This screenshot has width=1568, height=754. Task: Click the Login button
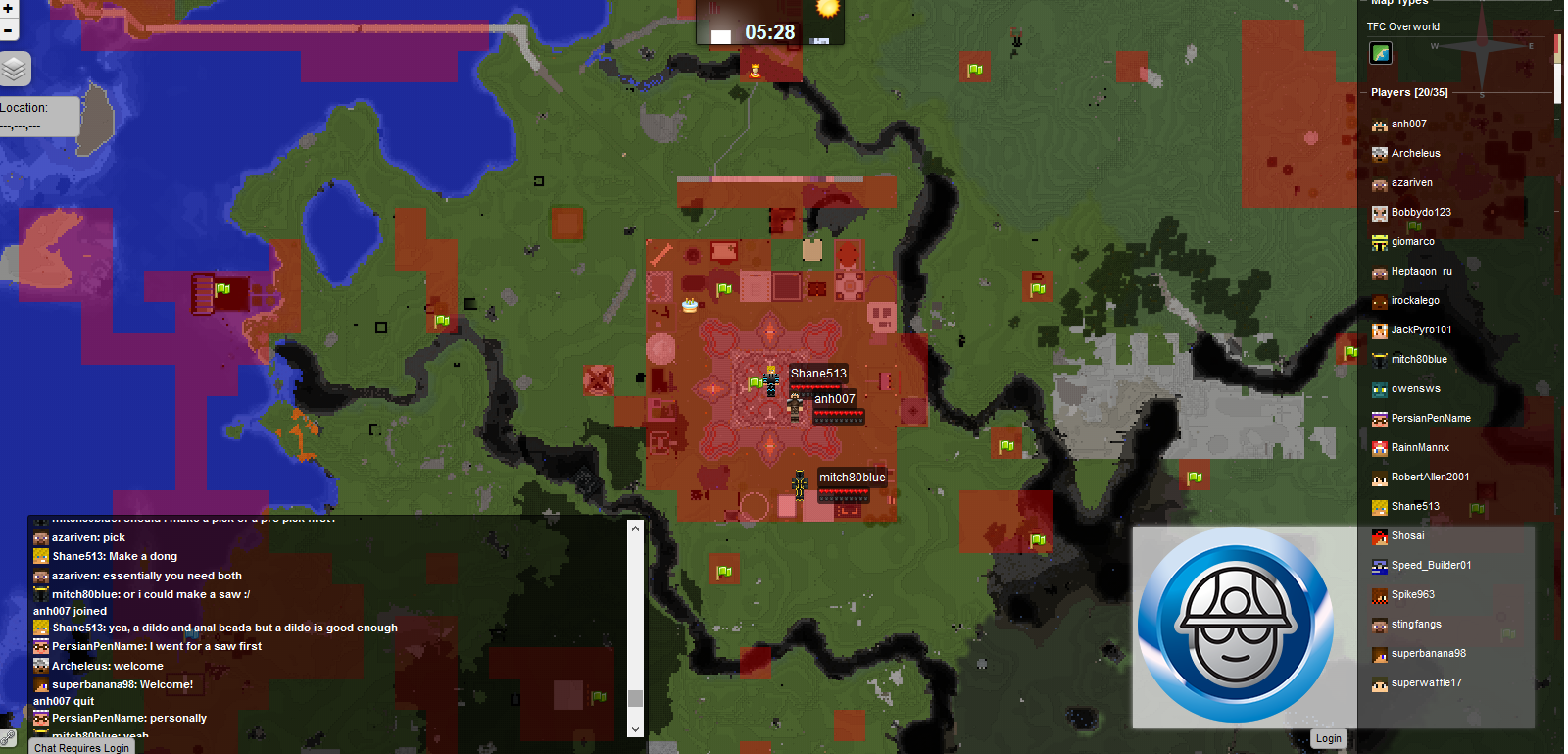coord(1328,738)
